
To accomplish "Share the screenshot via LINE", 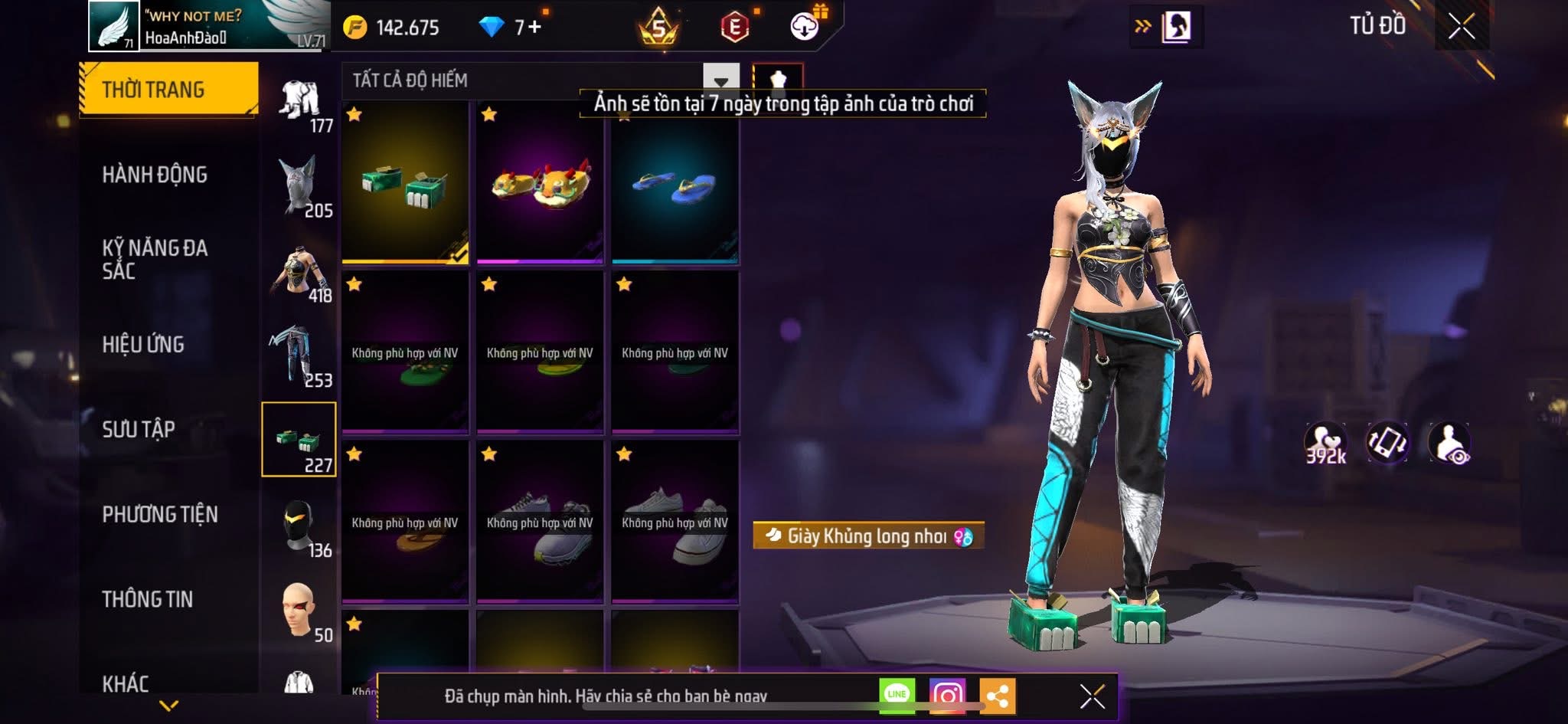I will [x=897, y=695].
